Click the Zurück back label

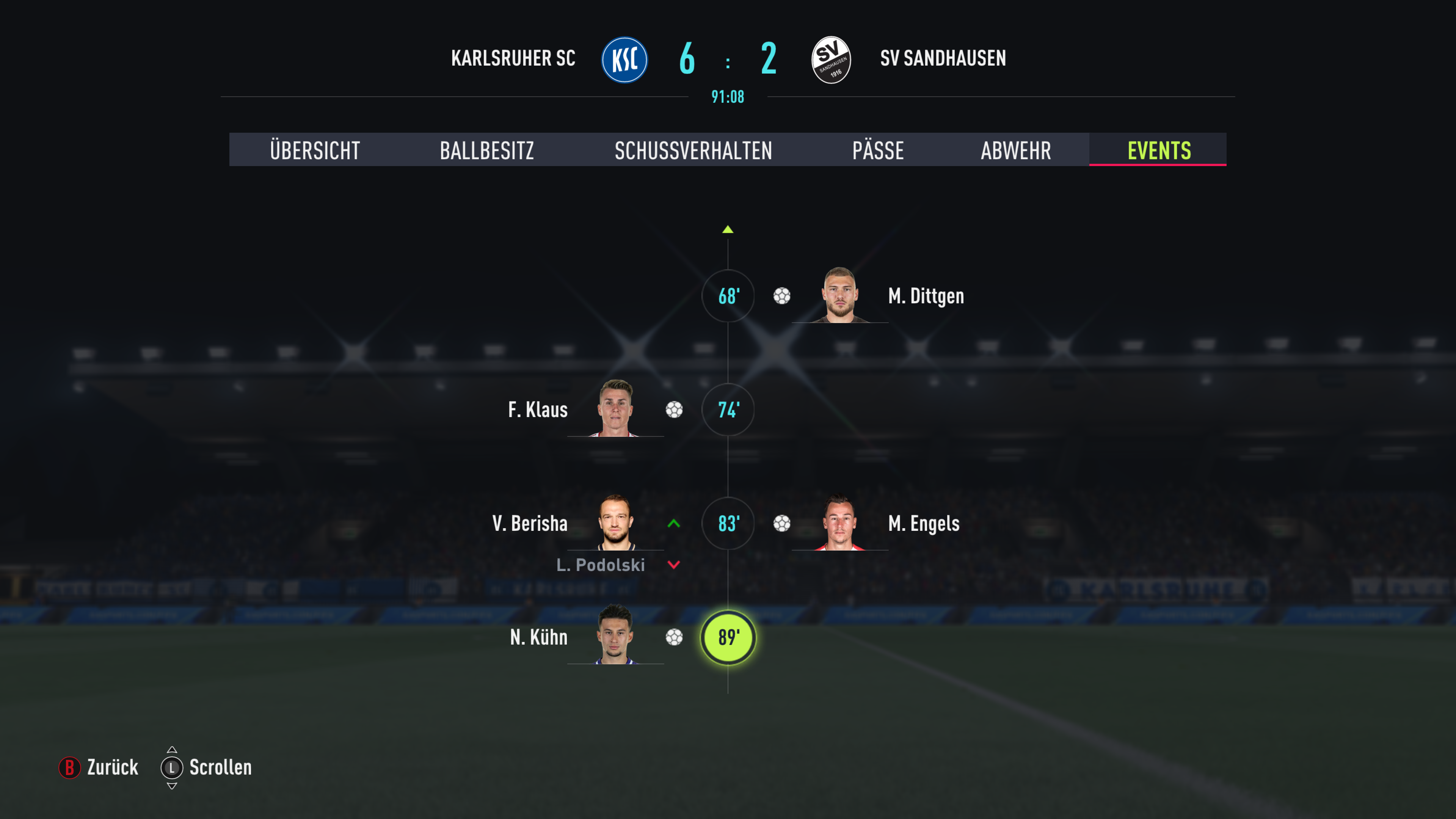[x=112, y=767]
